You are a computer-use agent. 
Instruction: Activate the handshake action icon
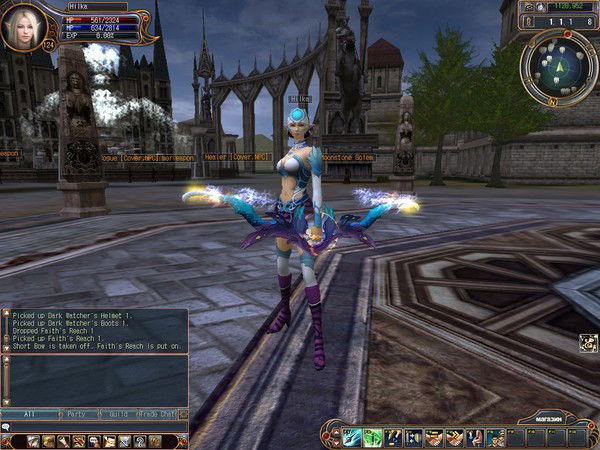pos(434,437)
